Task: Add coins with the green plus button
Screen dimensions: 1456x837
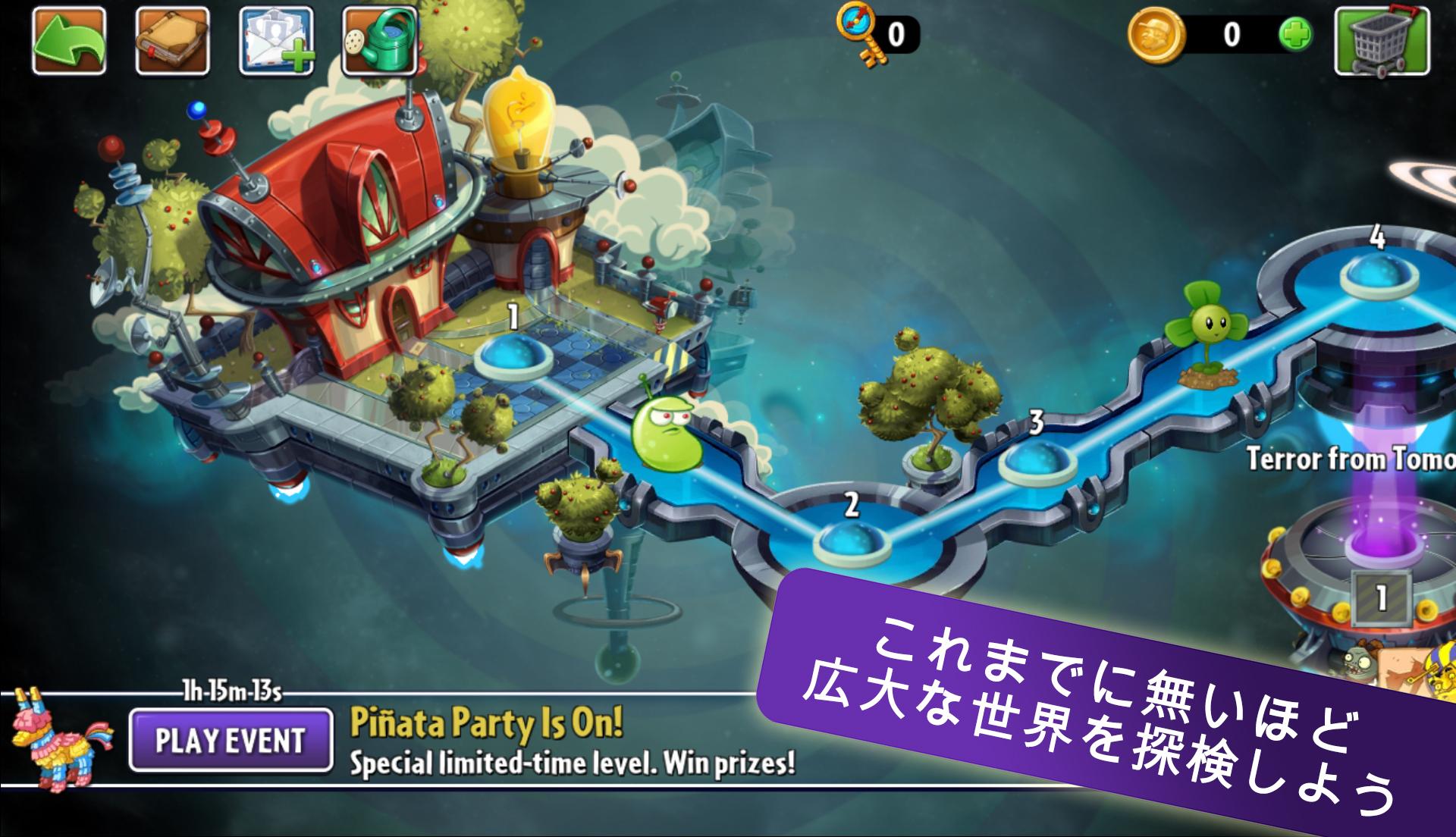Action: (x=1295, y=35)
